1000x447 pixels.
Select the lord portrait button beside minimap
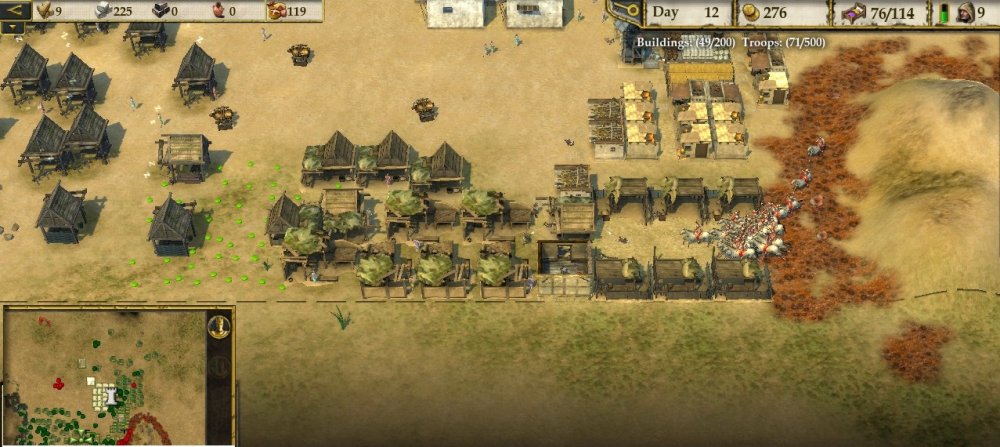click(218, 326)
